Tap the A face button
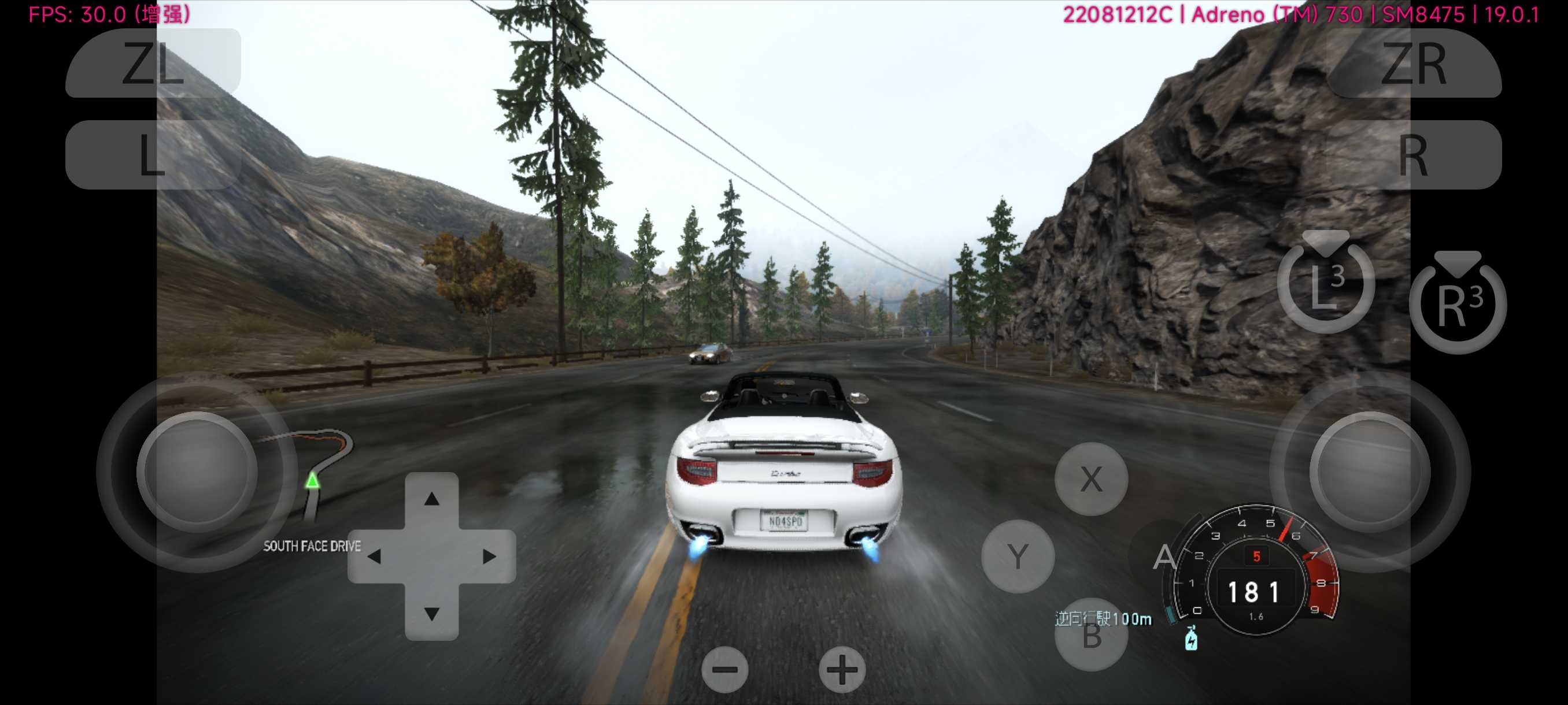The height and width of the screenshot is (705, 1568). (x=1164, y=556)
